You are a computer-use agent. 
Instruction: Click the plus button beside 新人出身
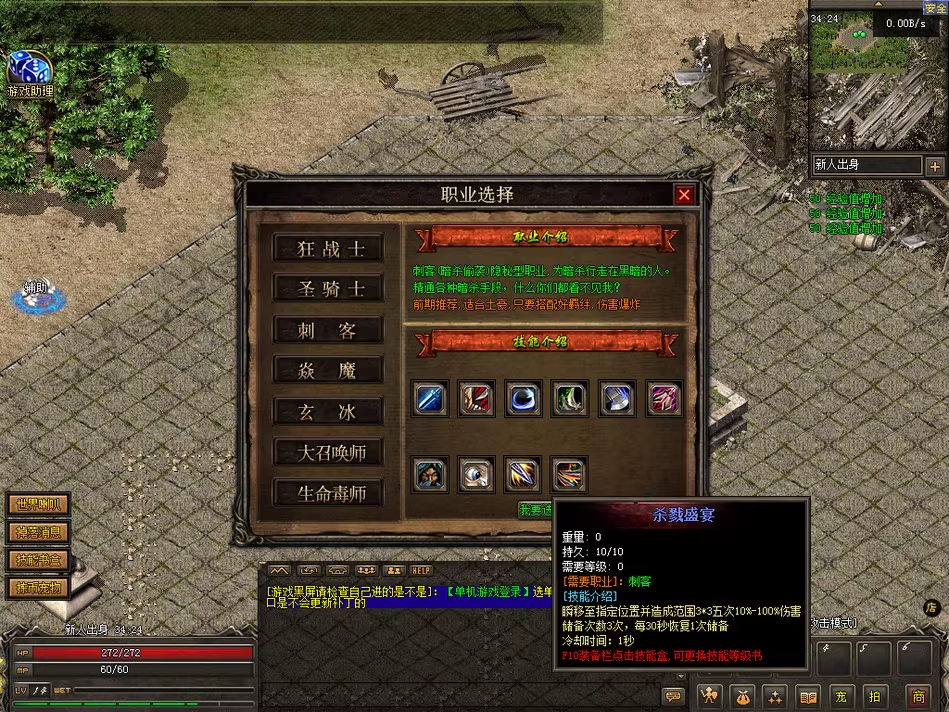[x=934, y=166]
